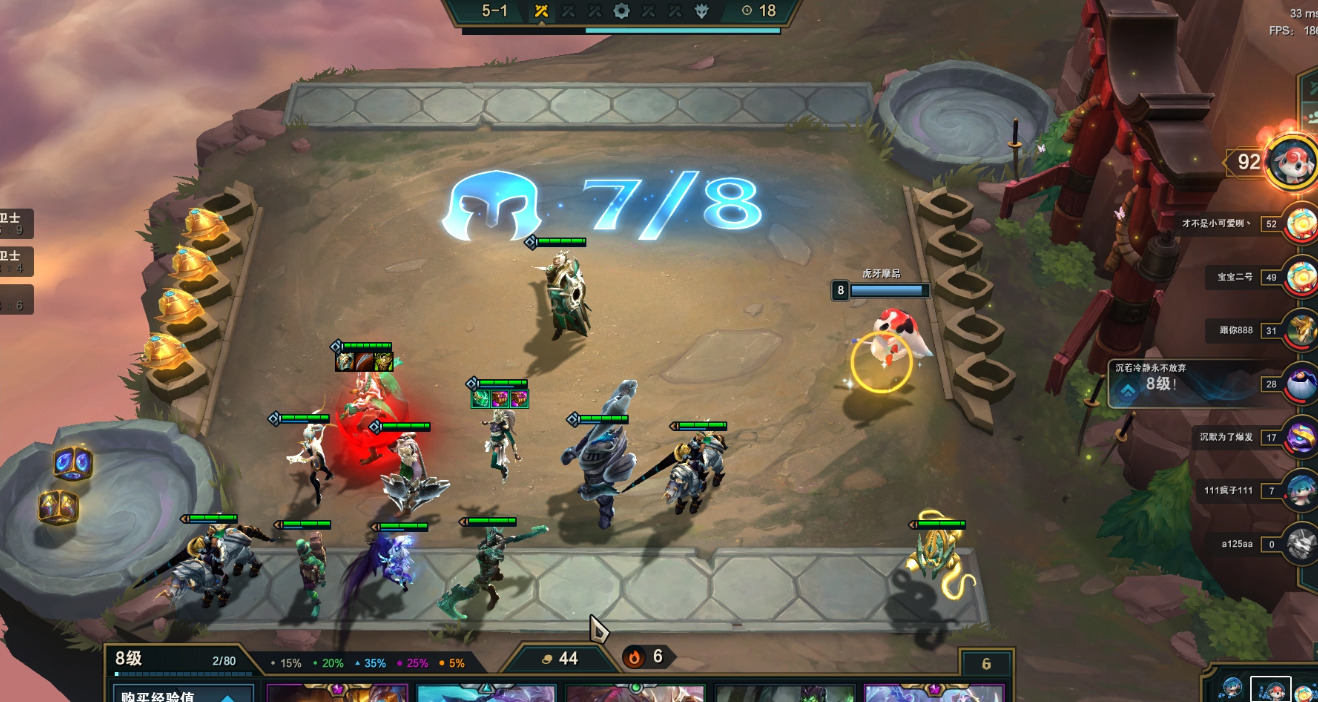Select own 92 HP player portrait
The width and height of the screenshot is (1318, 702).
(x=1290, y=161)
